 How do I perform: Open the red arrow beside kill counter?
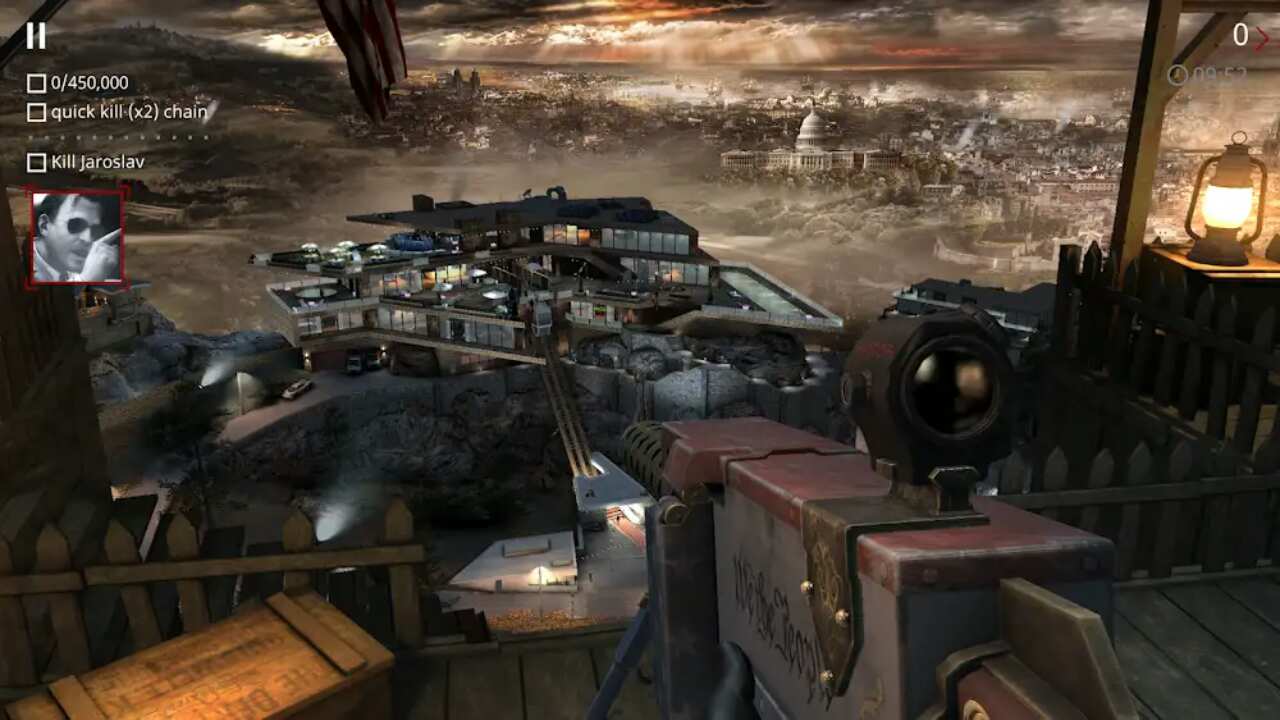[x=1262, y=37]
